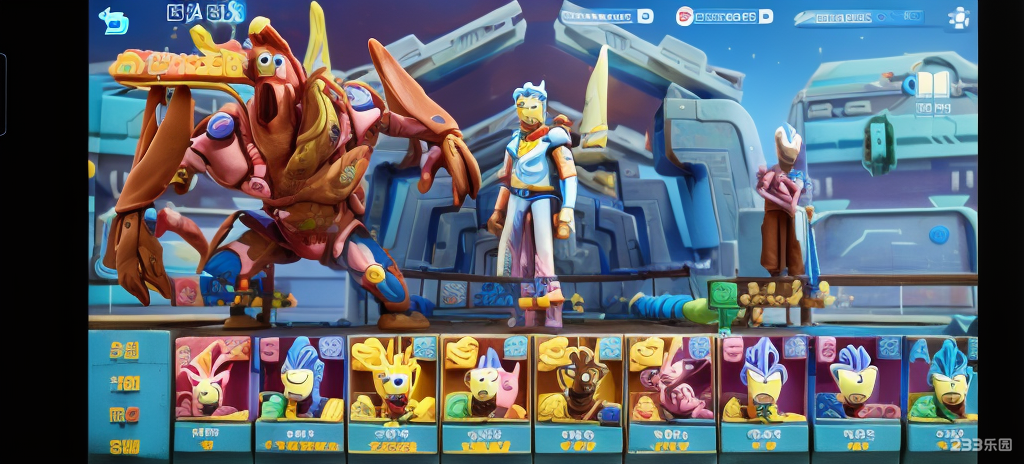Tap the currency bar with the red icon
This screenshot has width=1024, height=464.
pyautogui.click(x=724, y=16)
